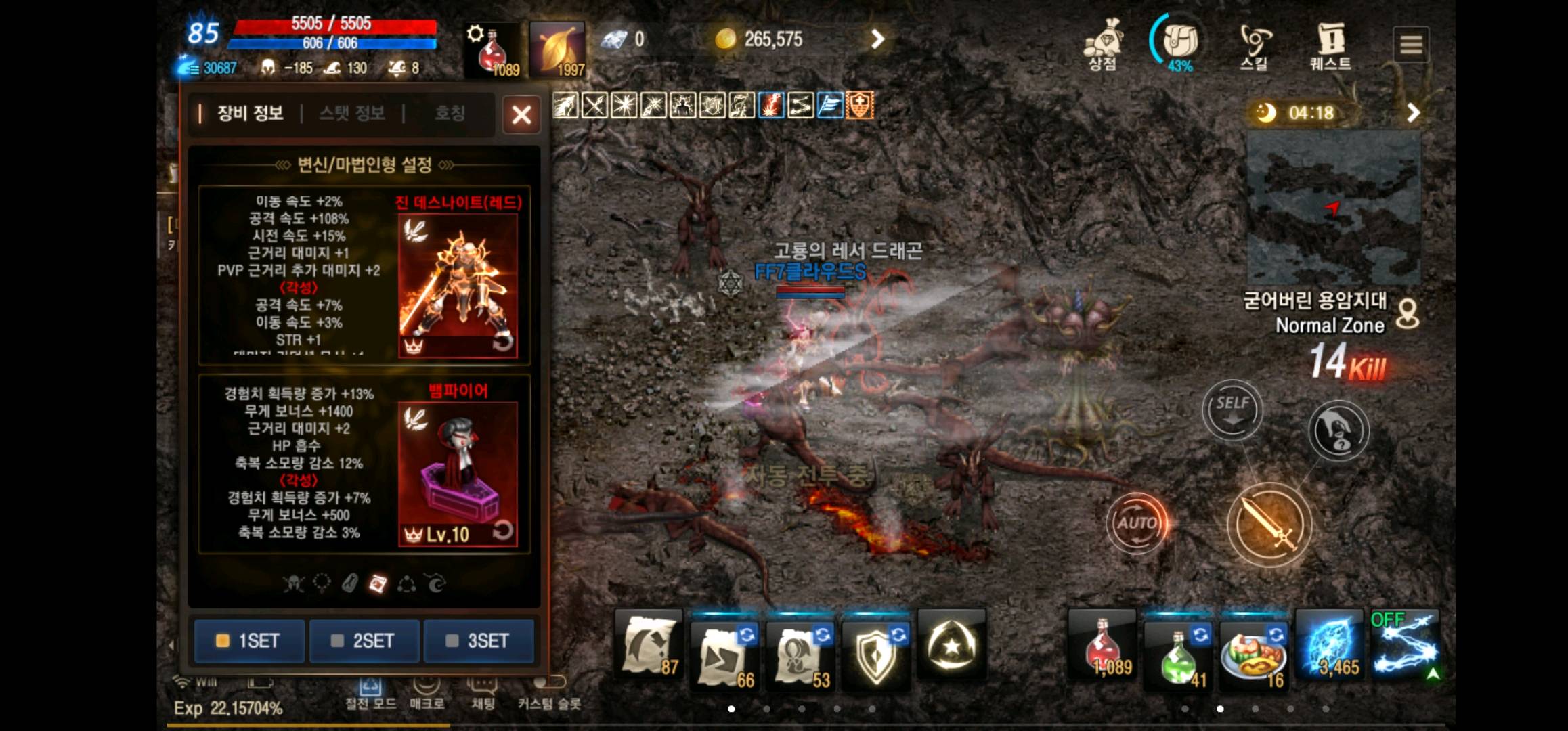1568x731 pixels.
Task: Tap the sword attack button
Action: (1269, 525)
